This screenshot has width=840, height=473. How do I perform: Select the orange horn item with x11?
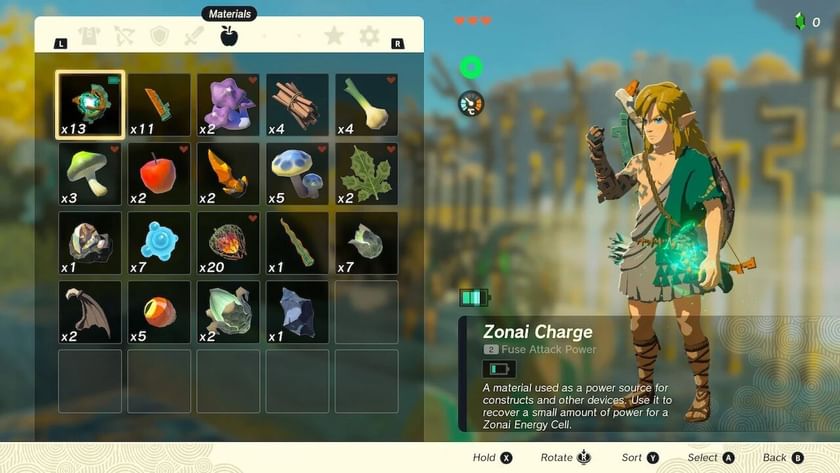(159, 104)
